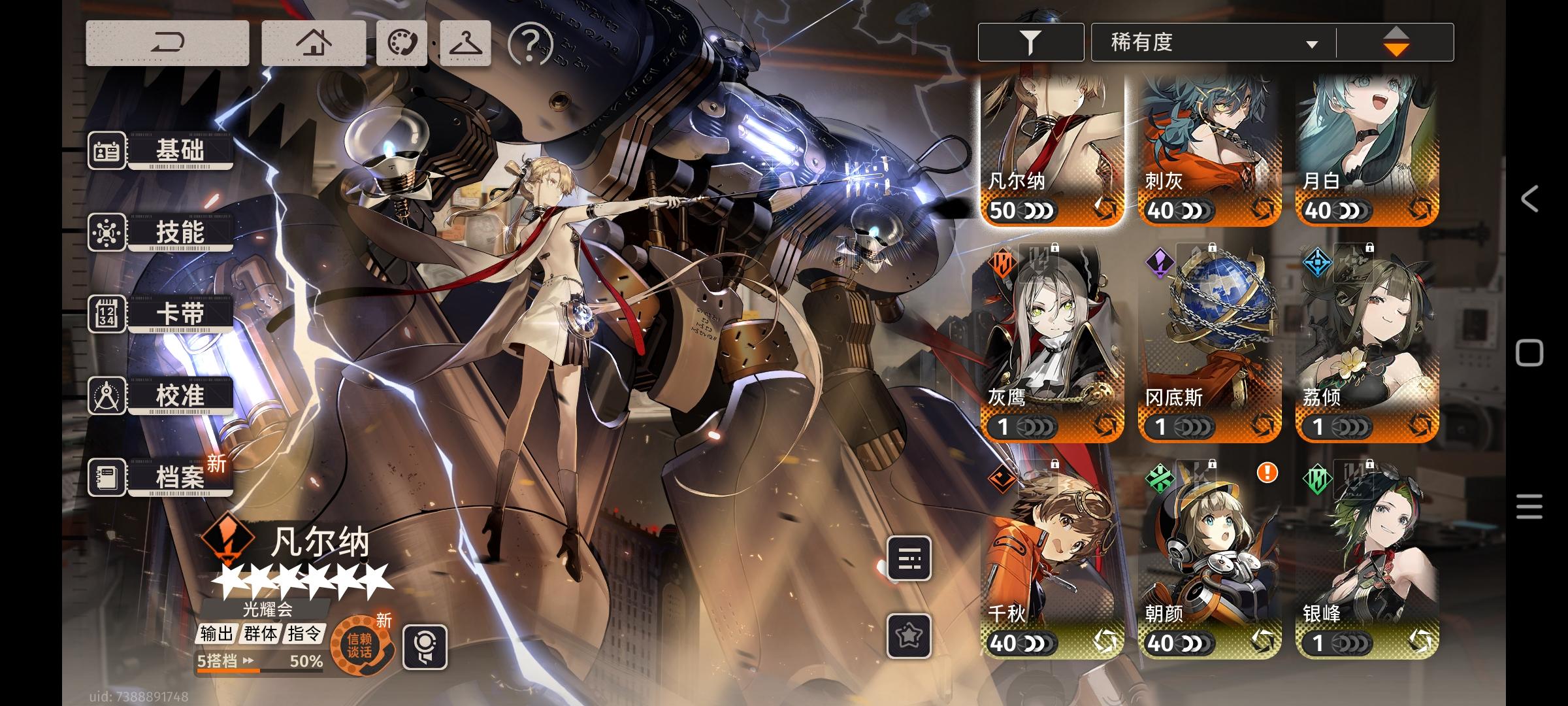
Task: Click the star favorite button
Action: point(909,635)
